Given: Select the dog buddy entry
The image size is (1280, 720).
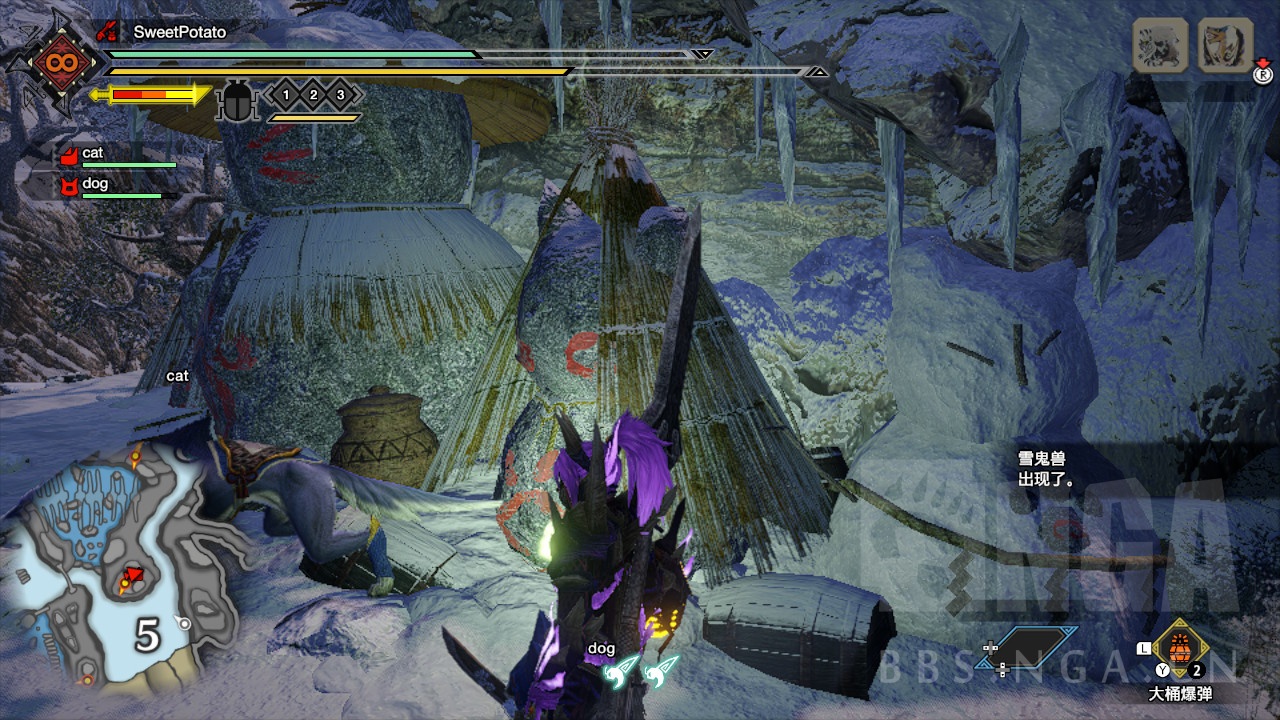Looking at the screenshot, I should pos(94,185).
